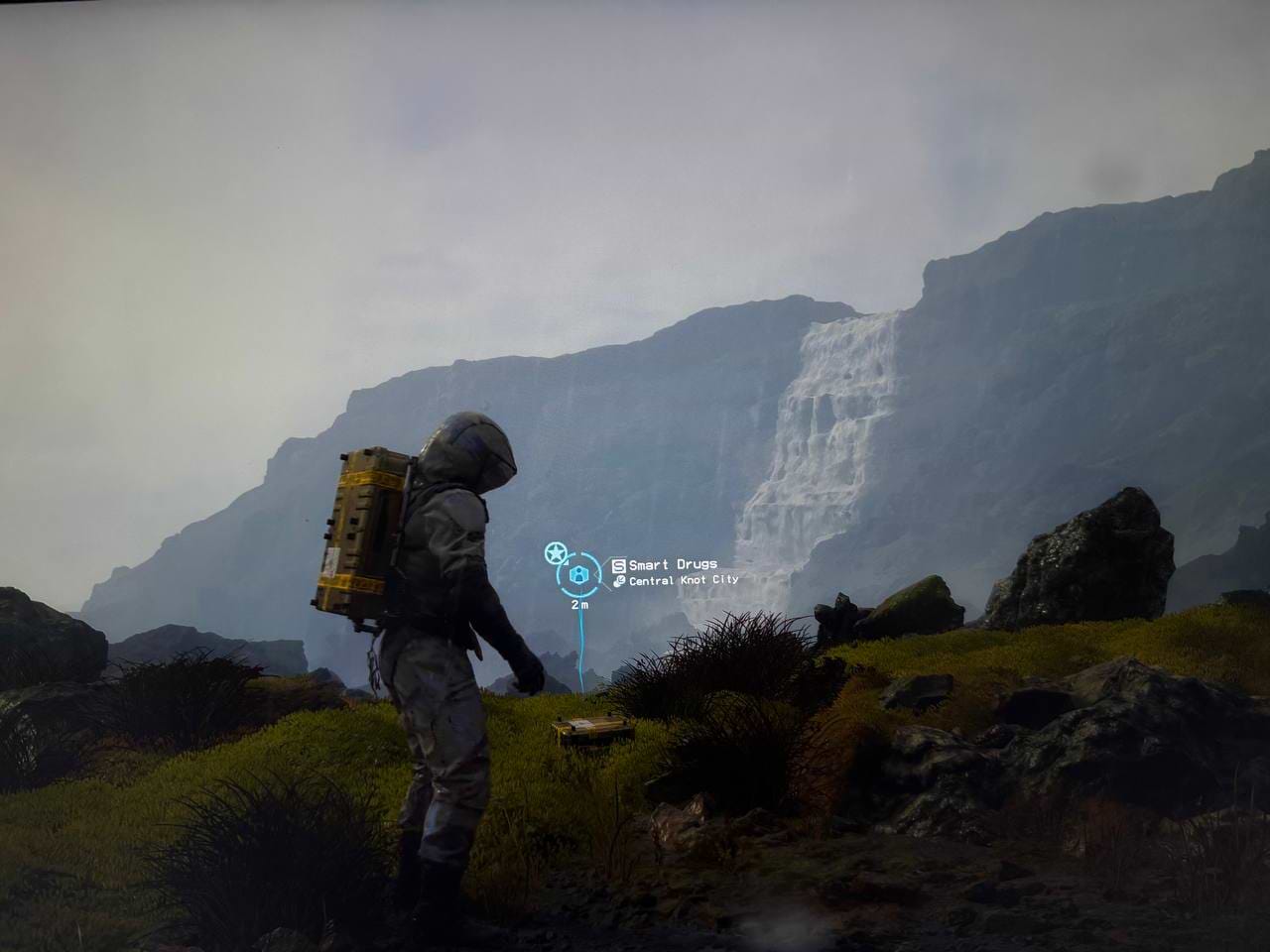1270x952 pixels.
Task: Click the Central Knot City destination label
Action: click(x=683, y=581)
